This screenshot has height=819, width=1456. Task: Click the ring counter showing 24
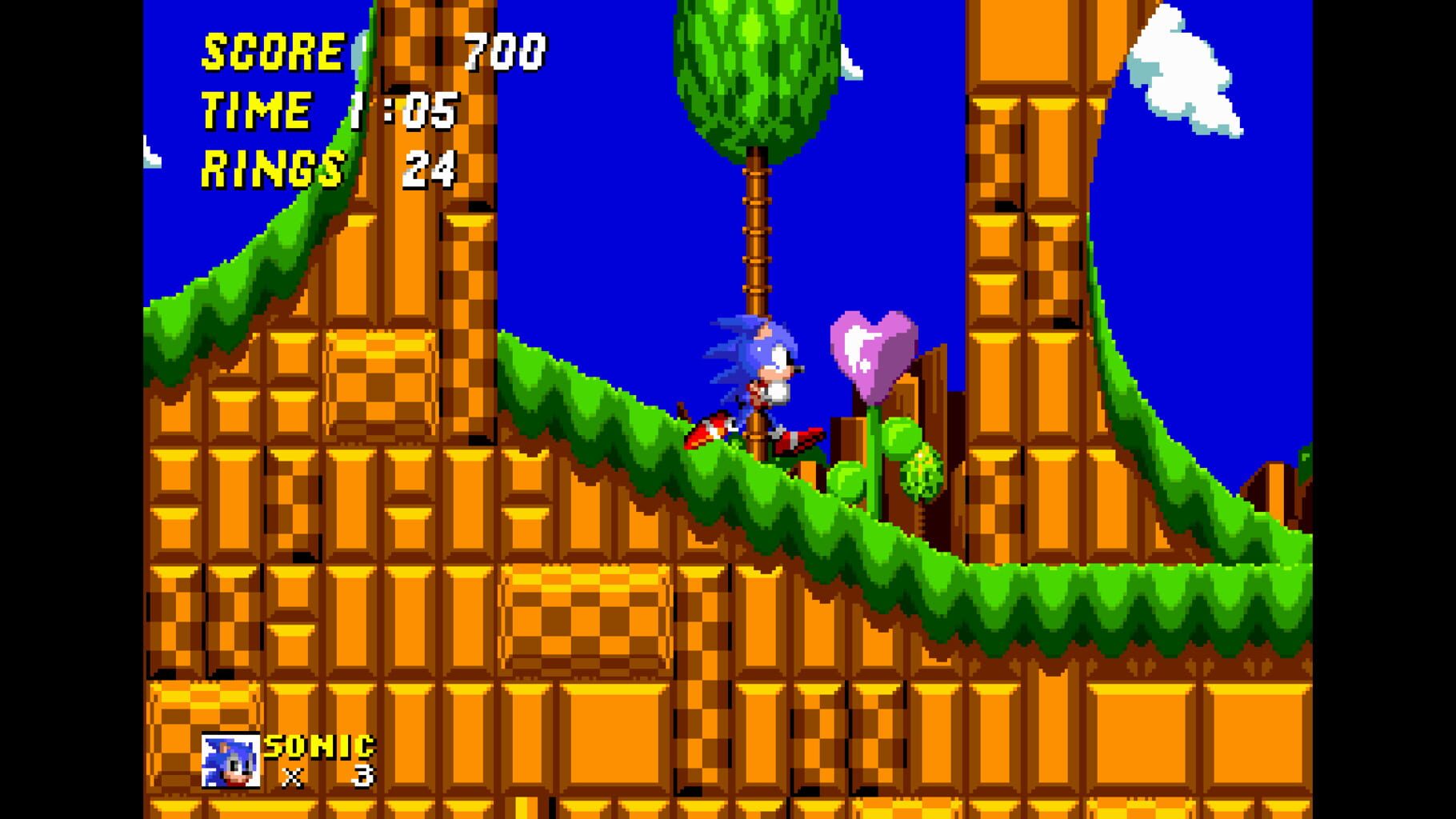(432, 166)
